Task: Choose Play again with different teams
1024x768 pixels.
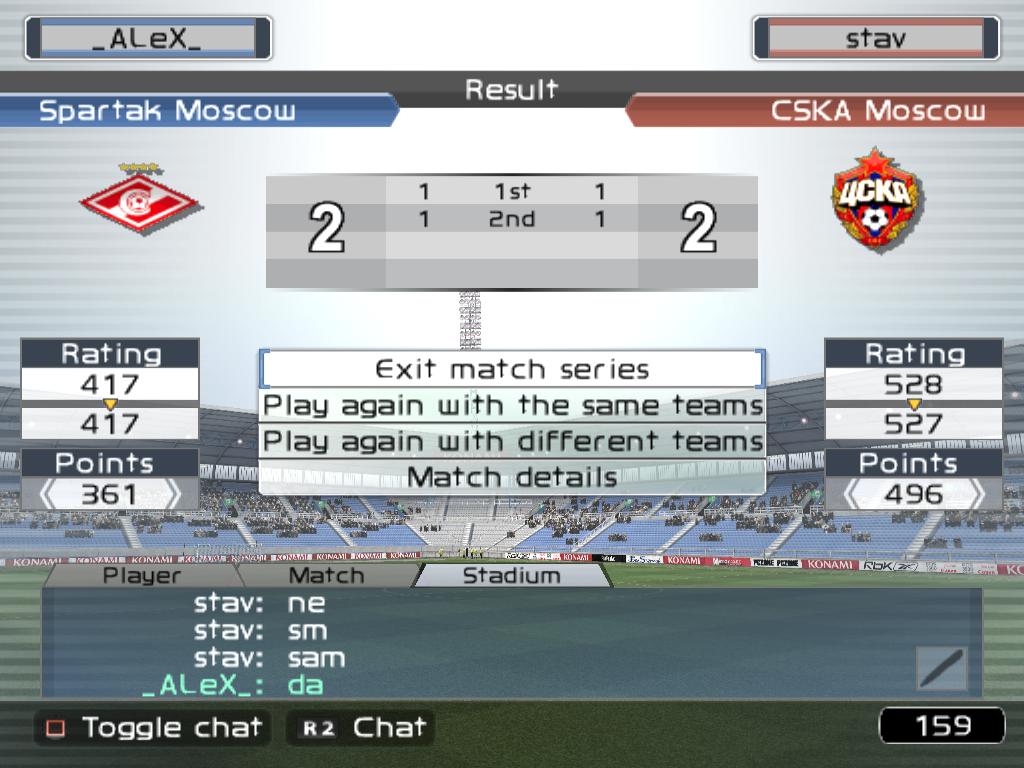Action: coord(512,441)
